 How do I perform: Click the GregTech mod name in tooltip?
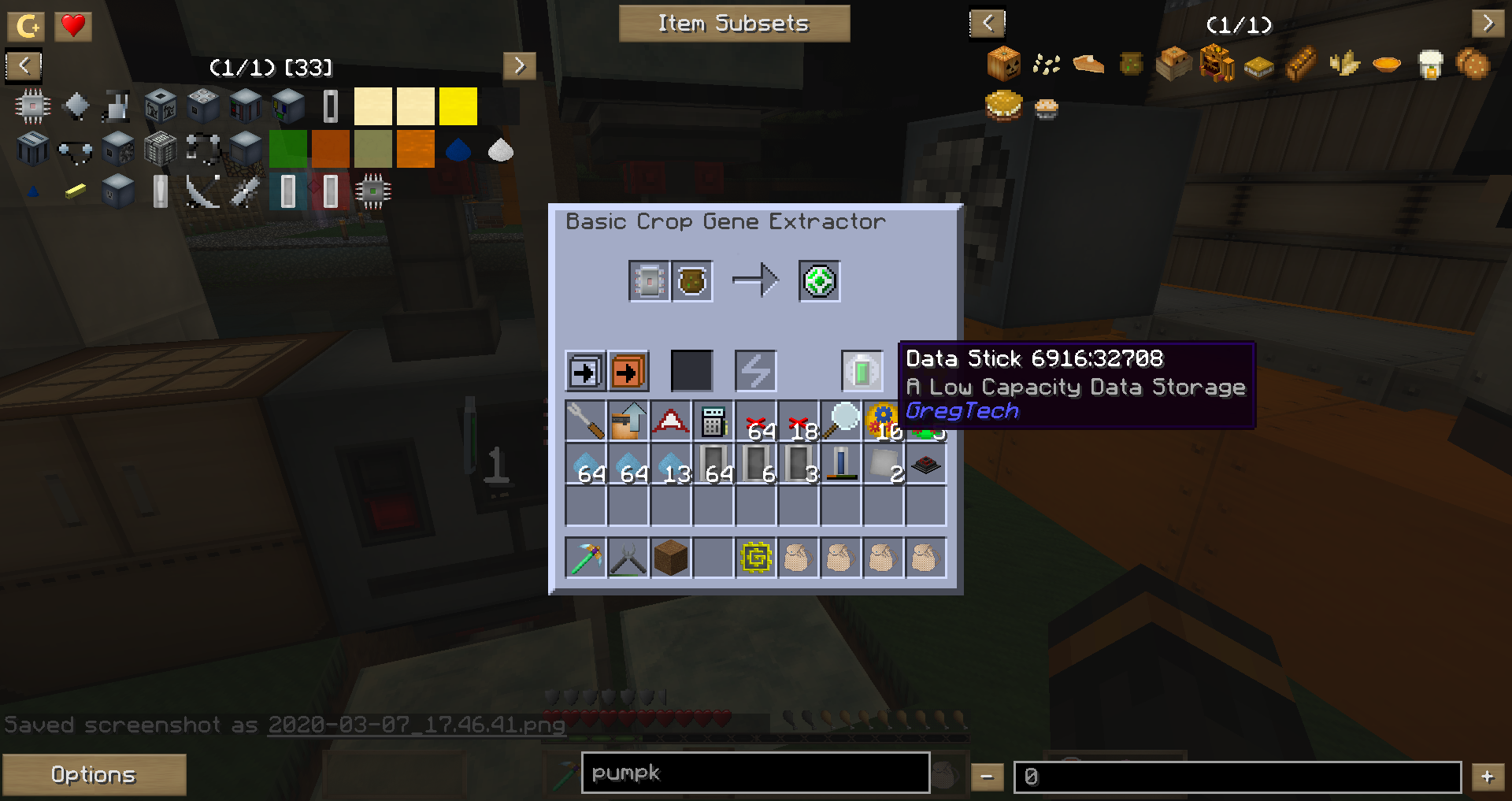point(962,410)
